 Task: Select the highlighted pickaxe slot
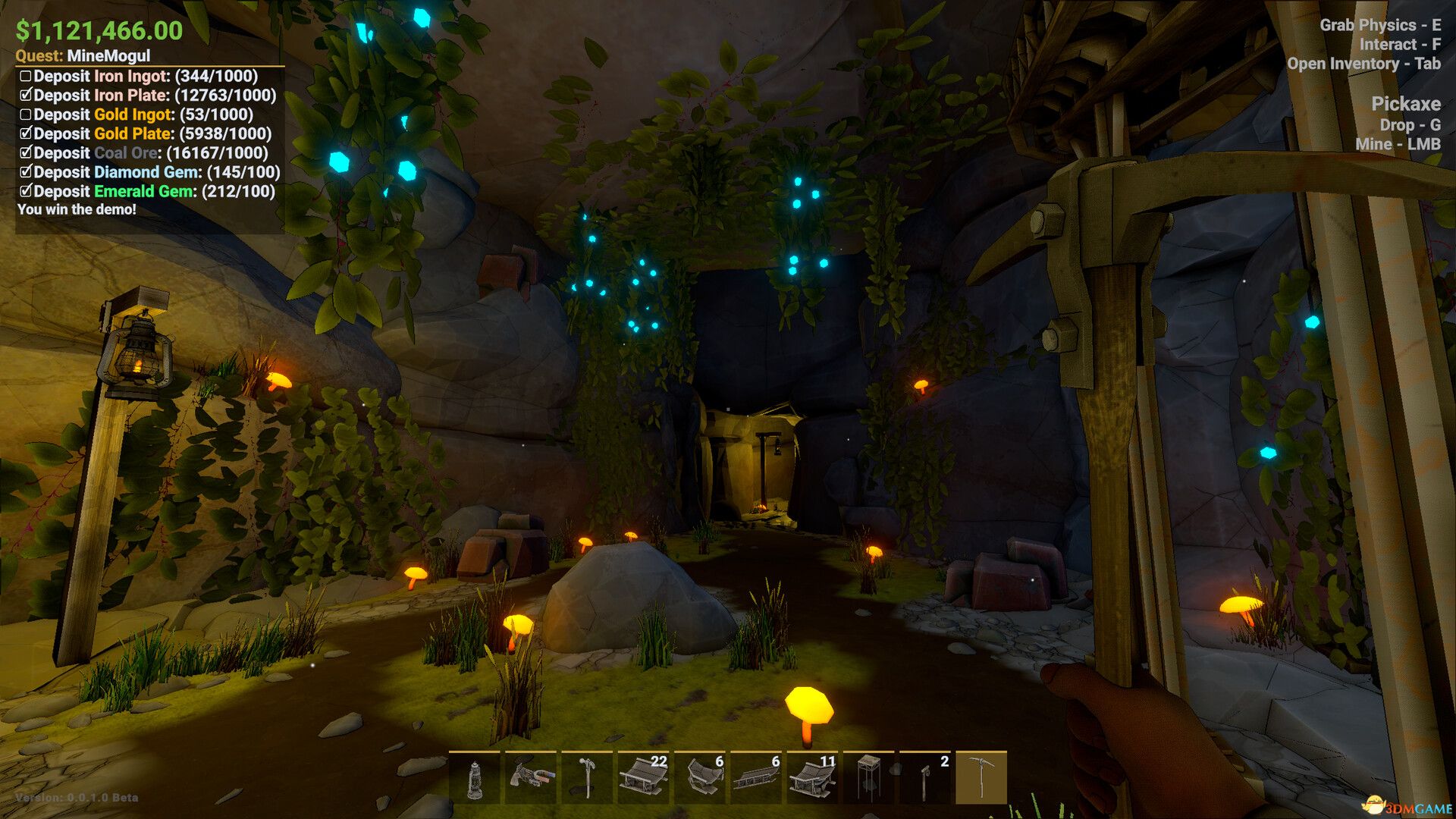point(981,778)
